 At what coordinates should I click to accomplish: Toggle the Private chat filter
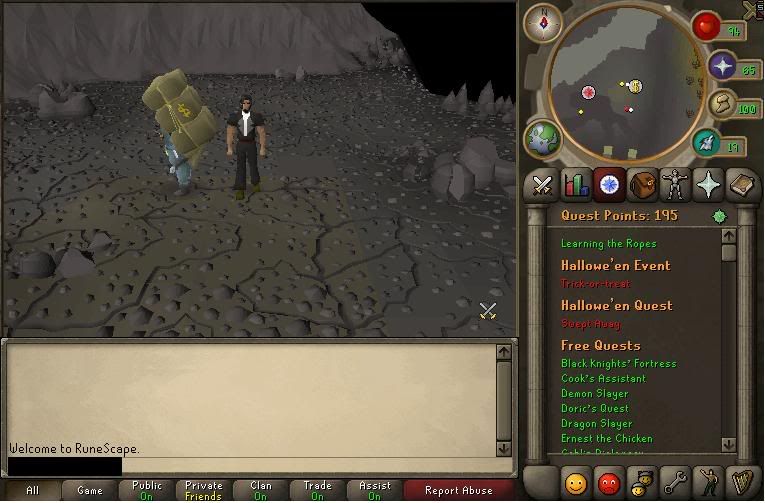click(204, 490)
